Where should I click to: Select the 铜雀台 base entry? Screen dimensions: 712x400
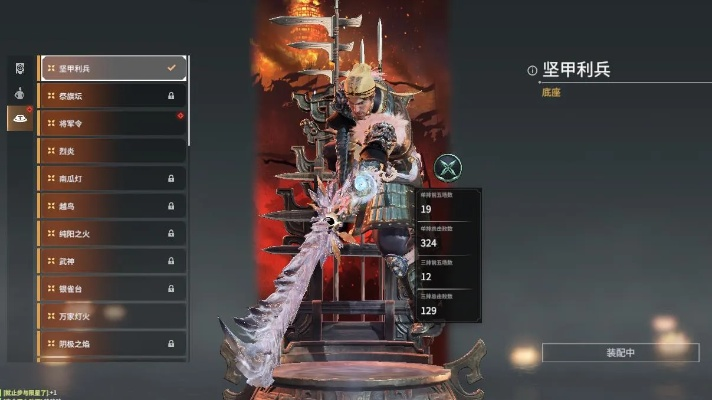112,288
